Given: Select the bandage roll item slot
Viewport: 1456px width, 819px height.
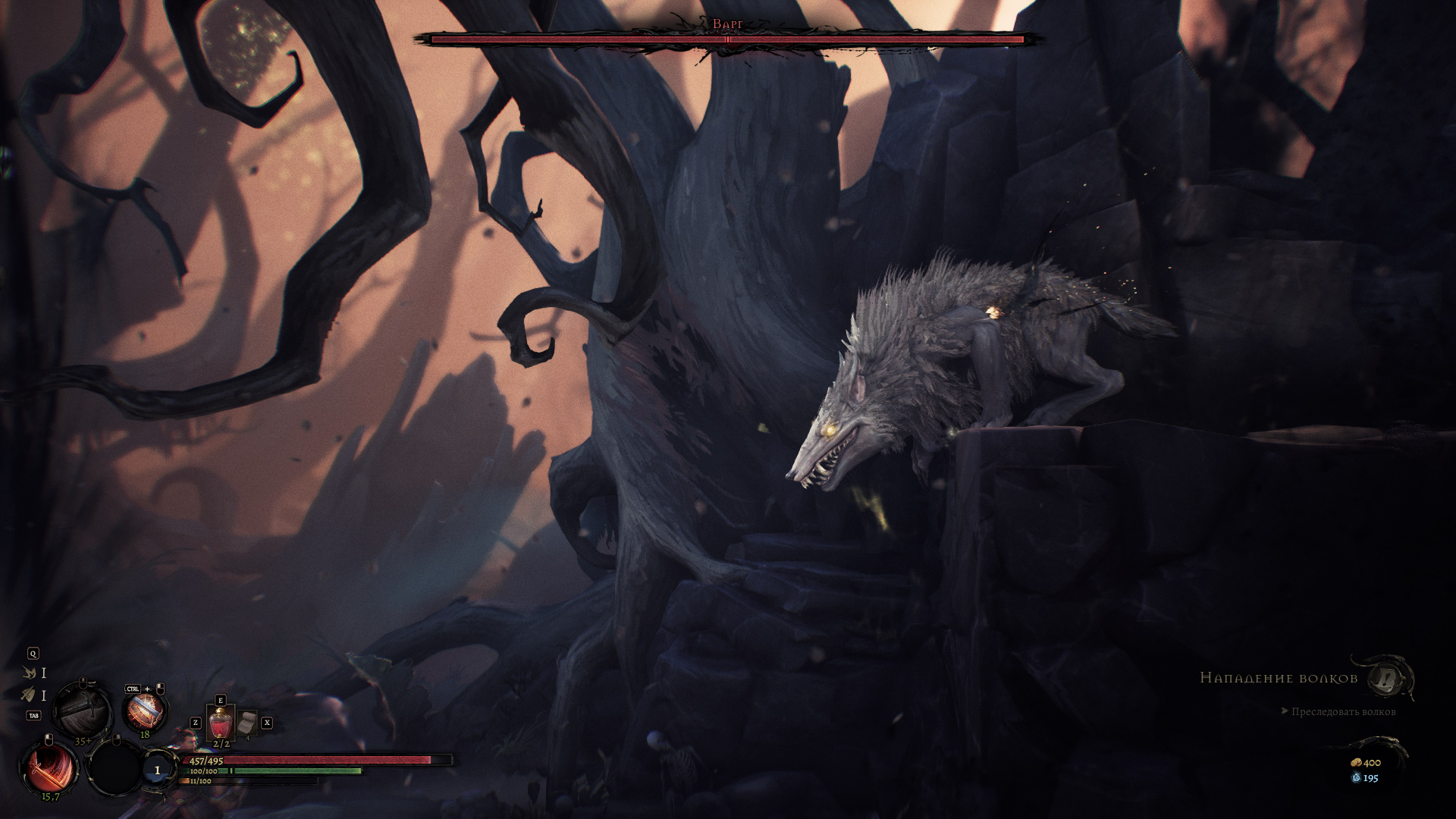Looking at the screenshot, I should [x=248, y=723].
